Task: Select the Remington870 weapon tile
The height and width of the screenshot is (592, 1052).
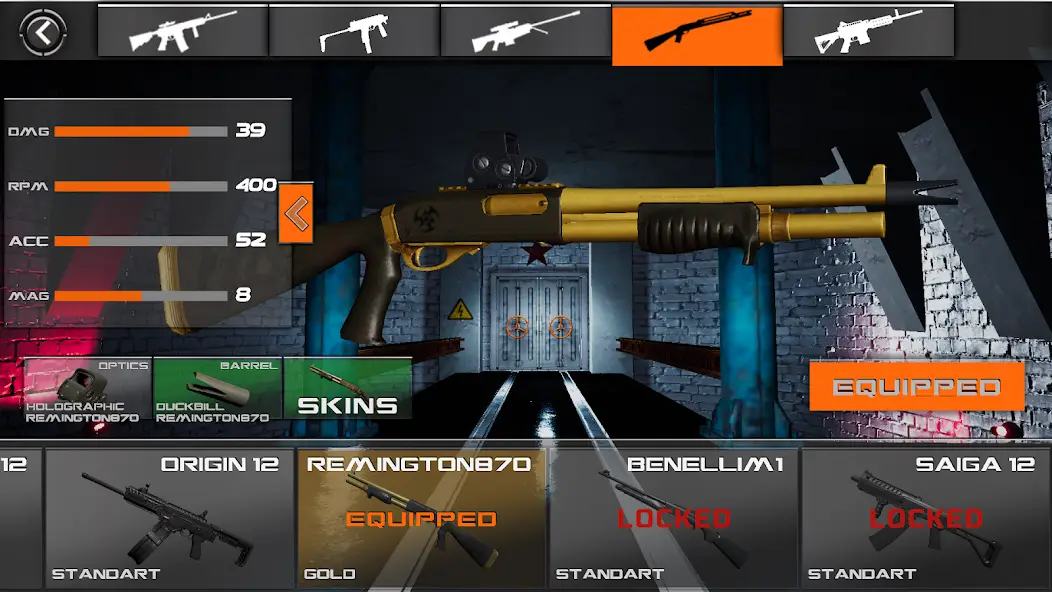Action: tap(421, 517)
